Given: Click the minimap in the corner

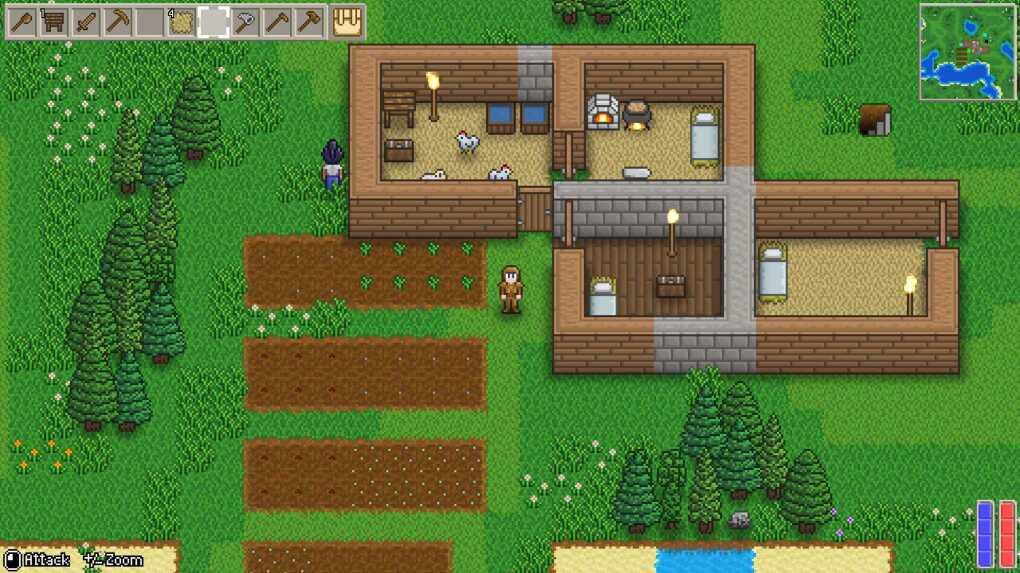Looking at the screenshot, I should click(x=967, y=52).
